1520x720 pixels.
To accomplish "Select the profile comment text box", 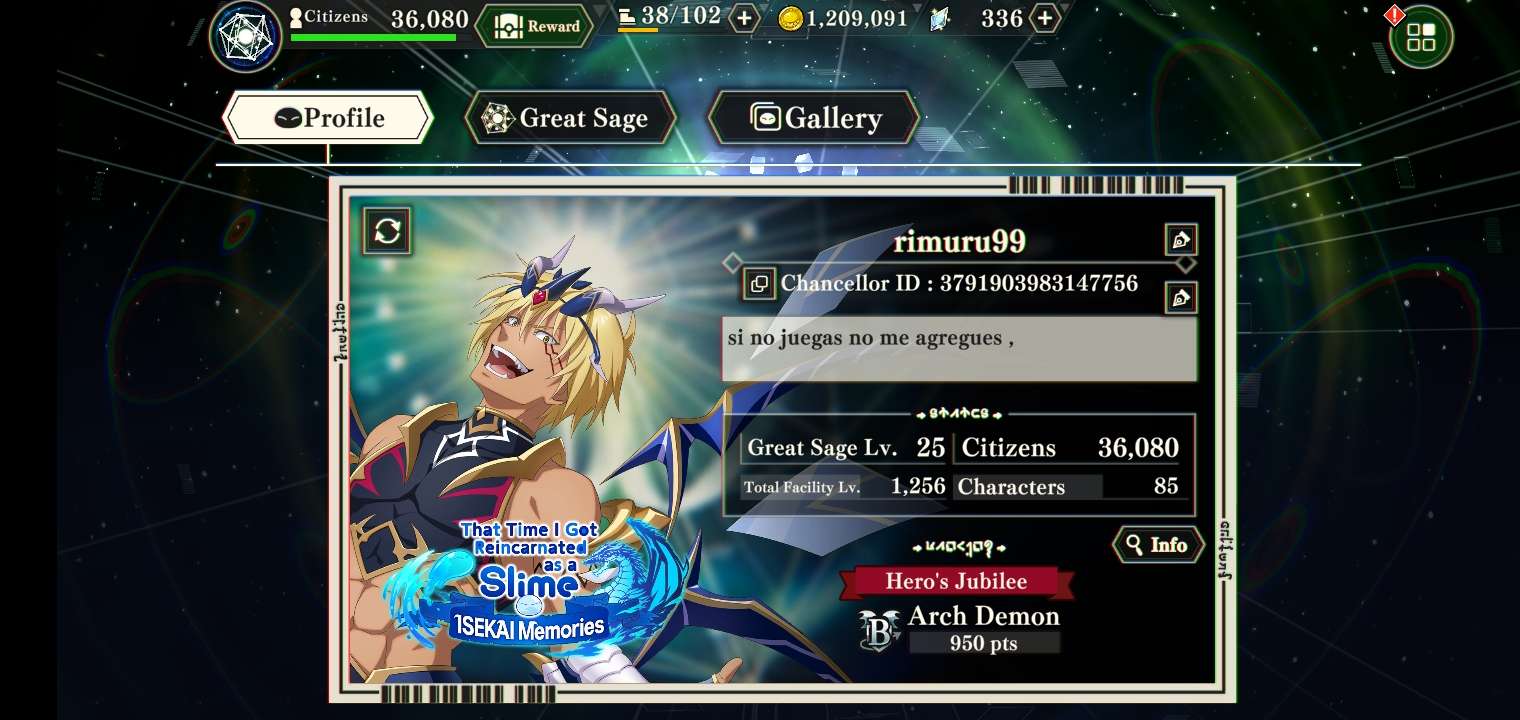I will (958, 349).
